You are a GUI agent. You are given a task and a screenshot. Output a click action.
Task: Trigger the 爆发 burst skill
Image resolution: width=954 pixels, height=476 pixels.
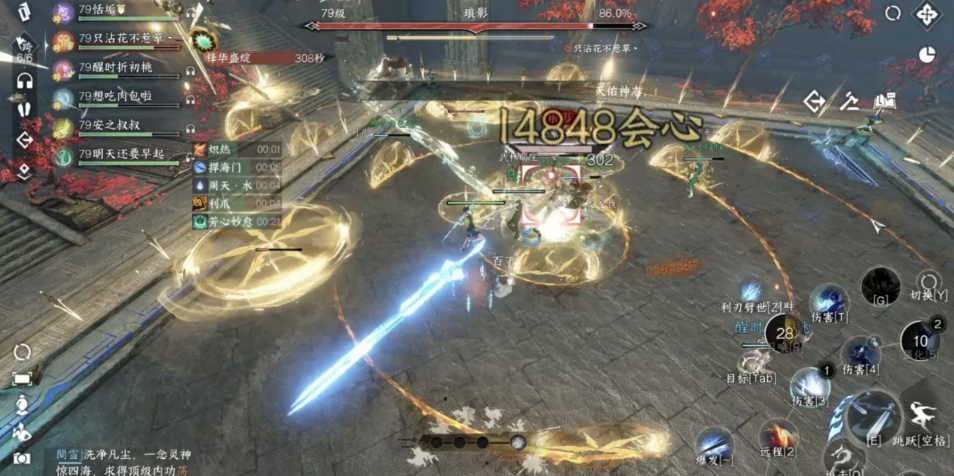tap(714, 445)
